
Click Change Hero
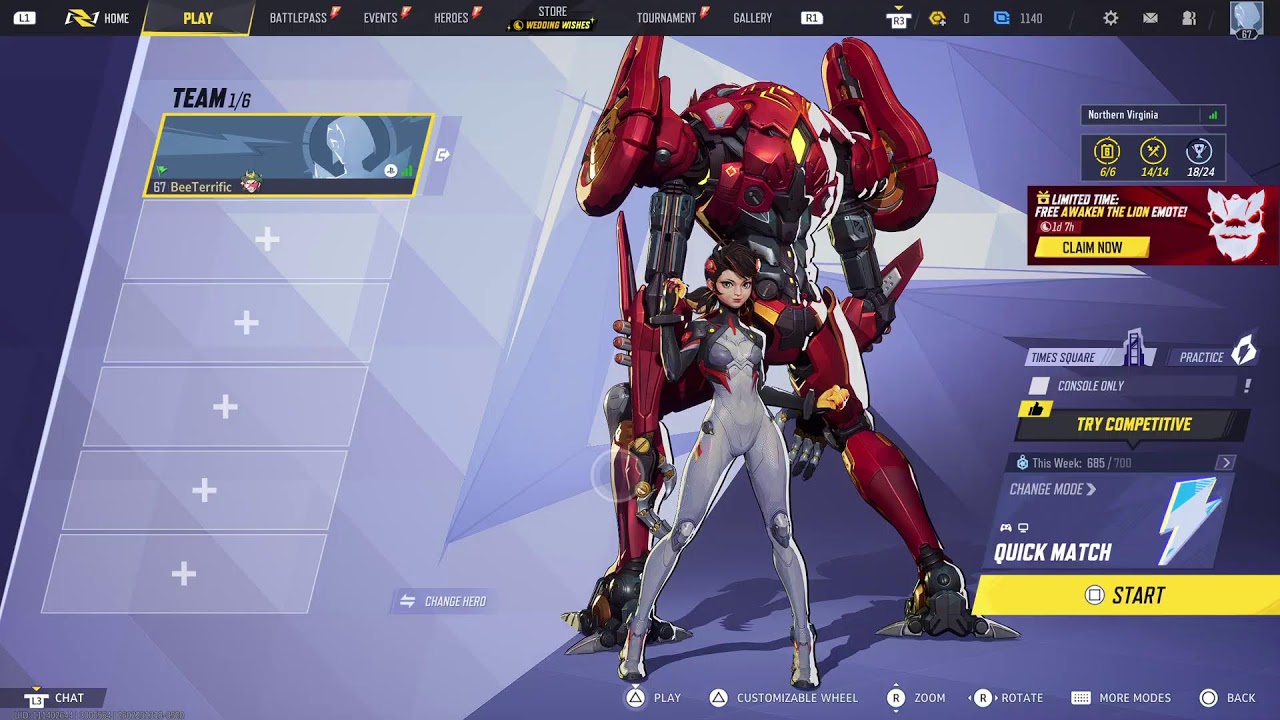(444, 601)
